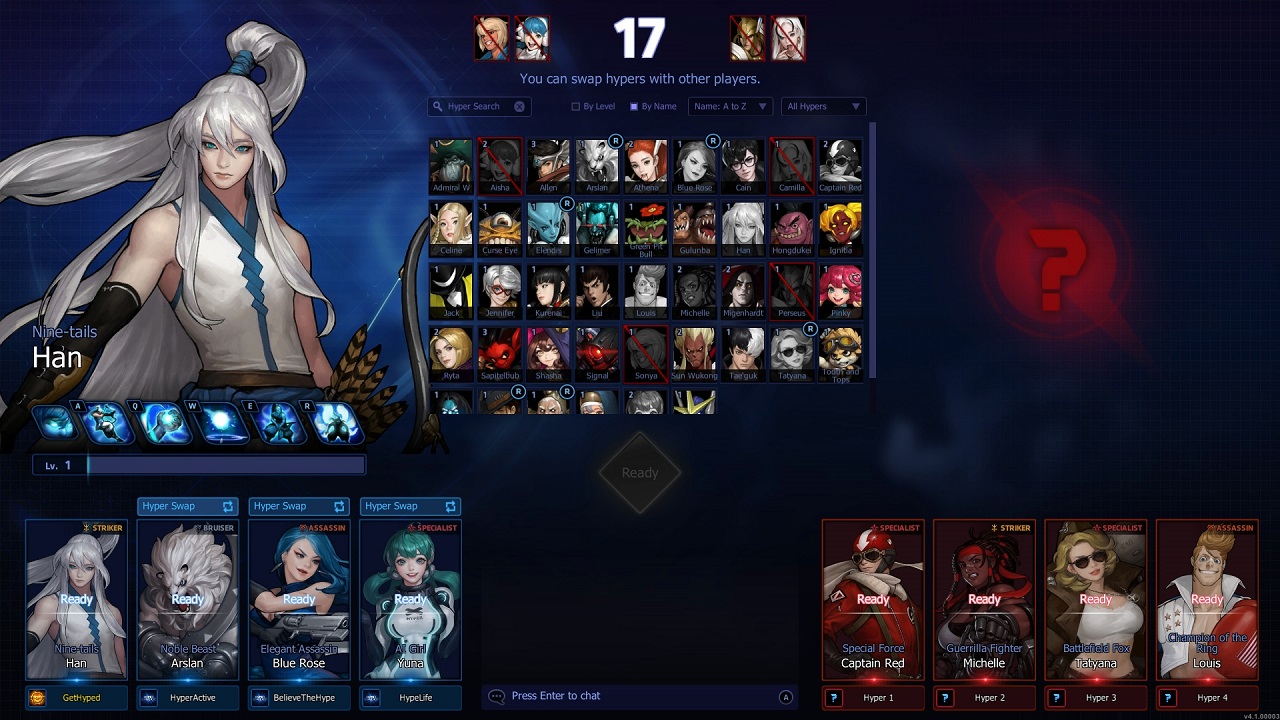This screenshot has width=1280, height=720.
Task: Select the Admiral W hyper portrait
Action: 451,165
